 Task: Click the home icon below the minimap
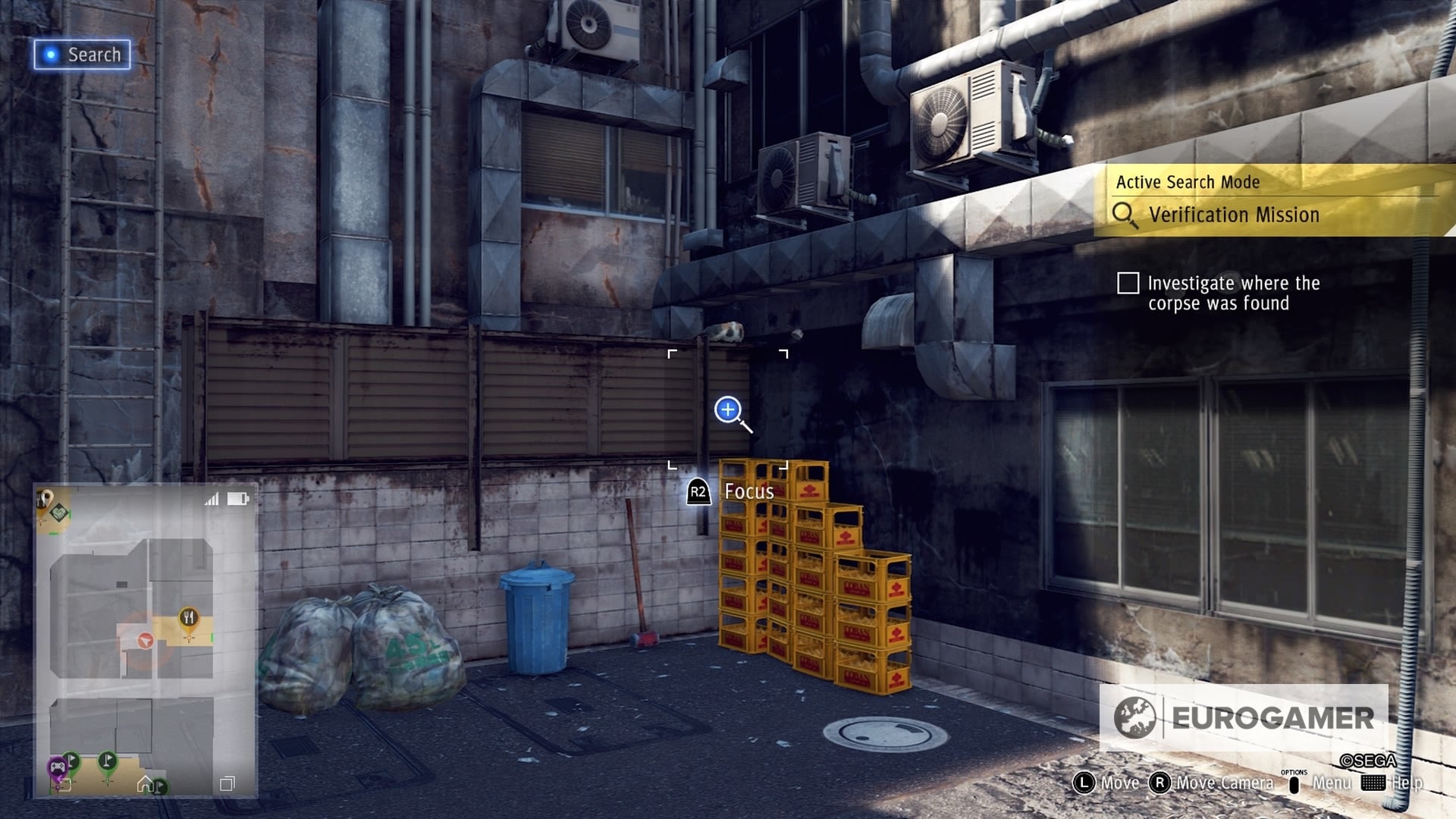[x=144, y=783]
